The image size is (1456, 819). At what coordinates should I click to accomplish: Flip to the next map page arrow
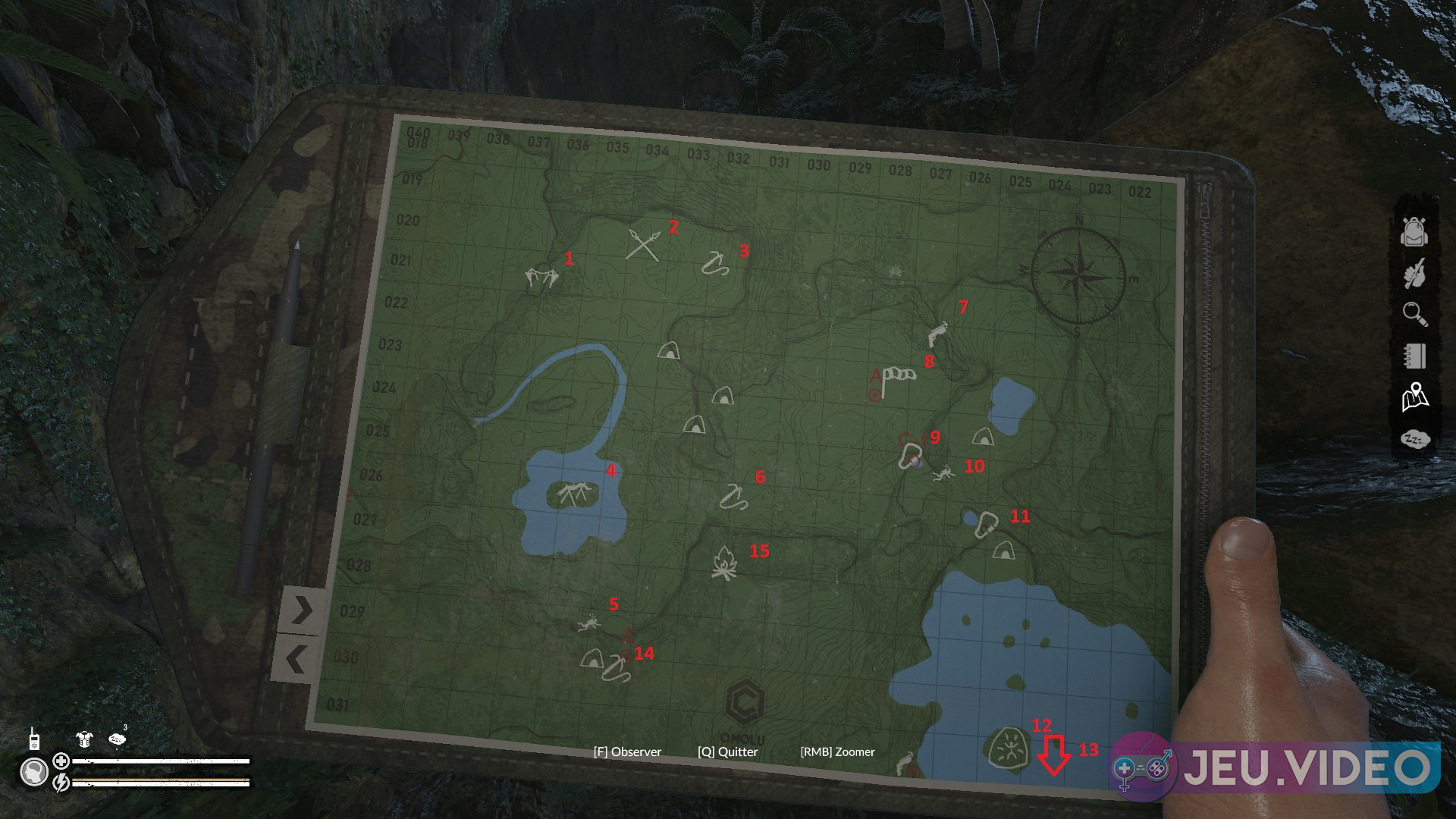302,610
